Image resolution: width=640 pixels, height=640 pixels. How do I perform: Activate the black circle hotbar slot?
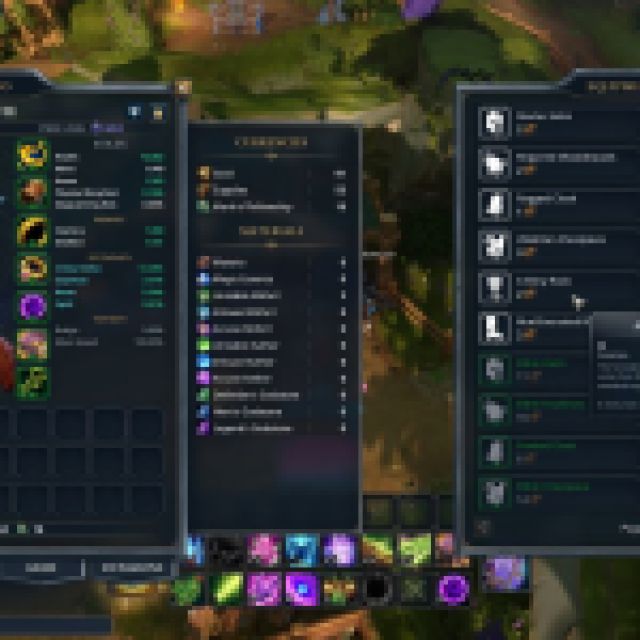(x=378, y=588)
